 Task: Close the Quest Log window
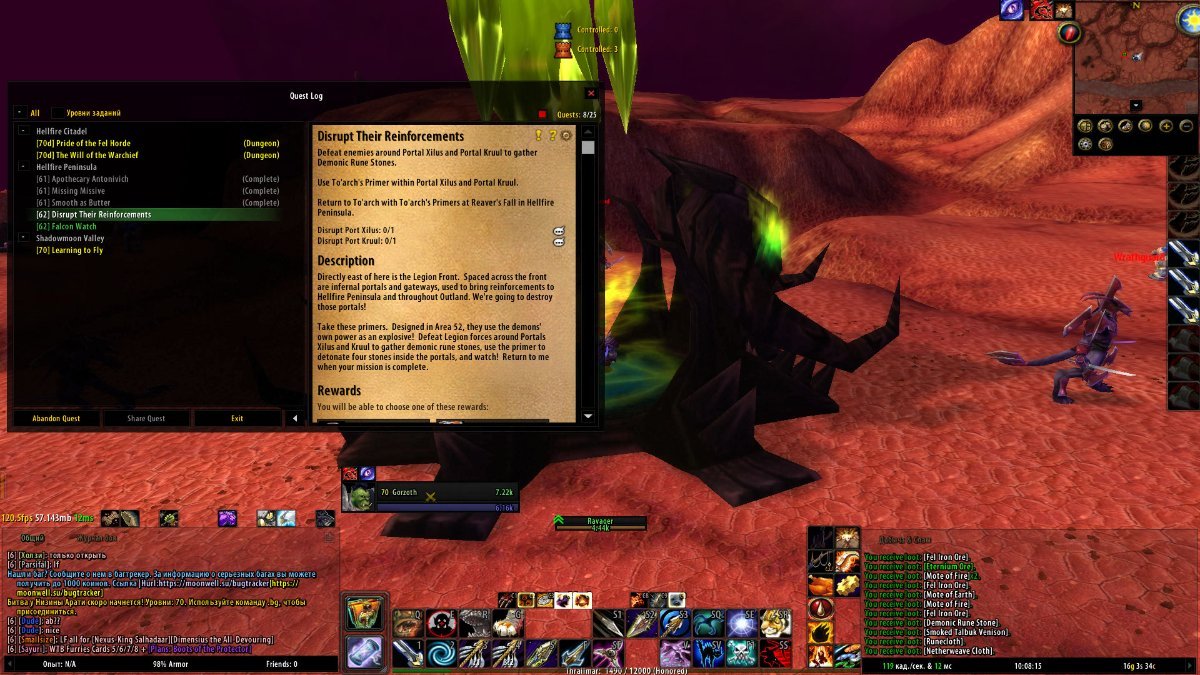[590, 93]
